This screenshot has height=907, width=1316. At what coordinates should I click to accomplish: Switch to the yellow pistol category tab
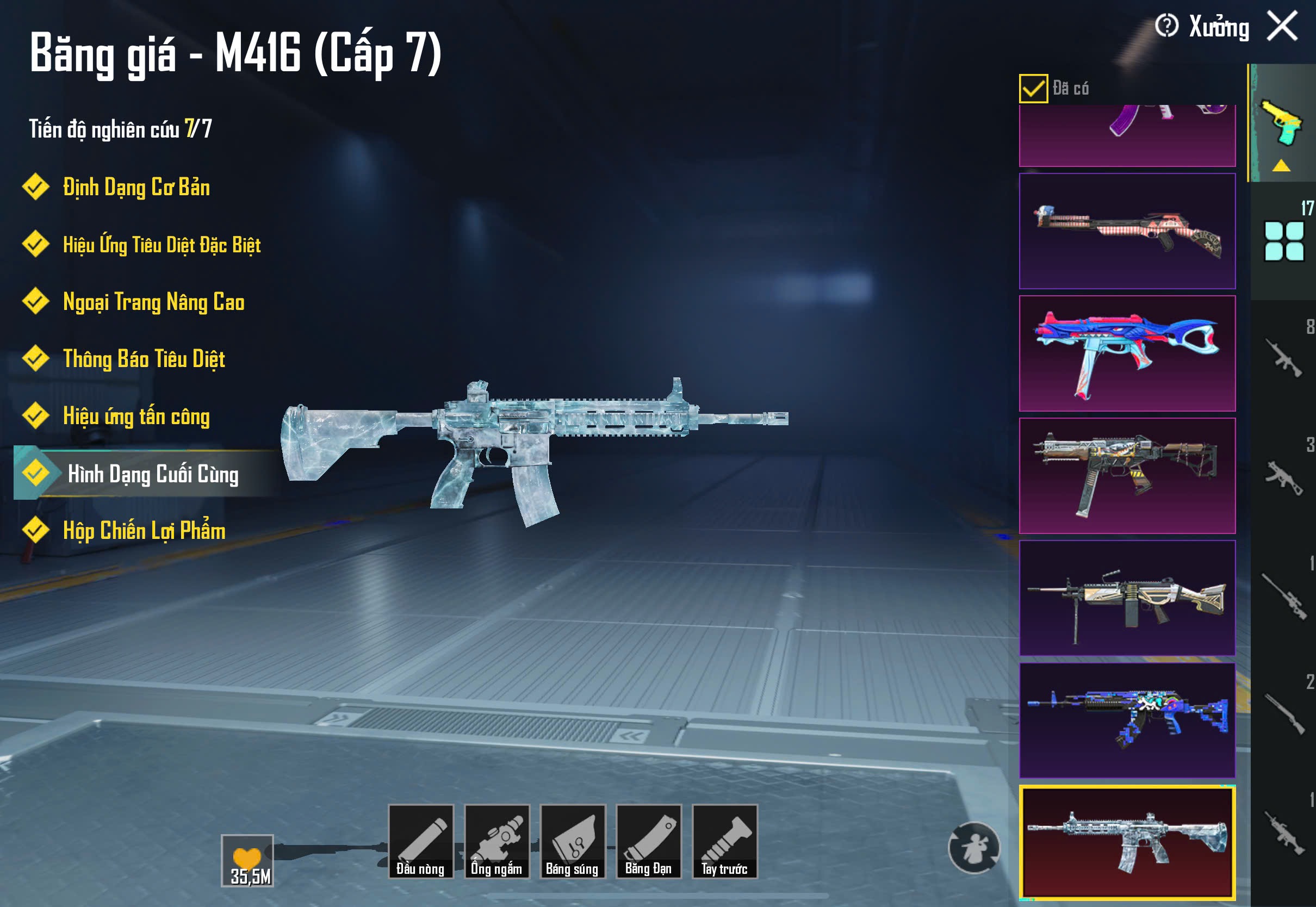[1282, 124]
